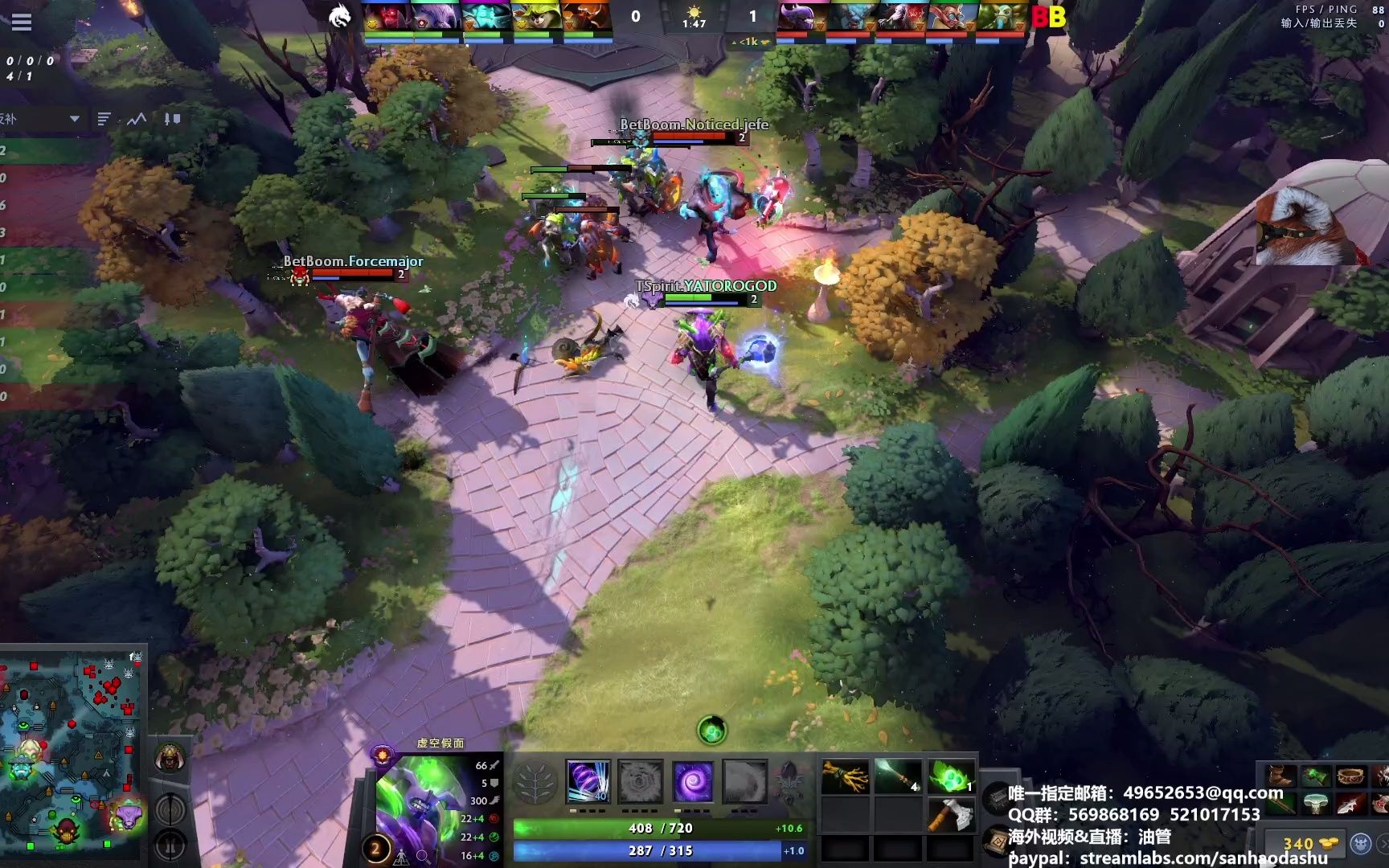Viewport: 1389px width, 868px height.
Task: Expand the shop panel with right chevron
Action: click(1384, 844)
